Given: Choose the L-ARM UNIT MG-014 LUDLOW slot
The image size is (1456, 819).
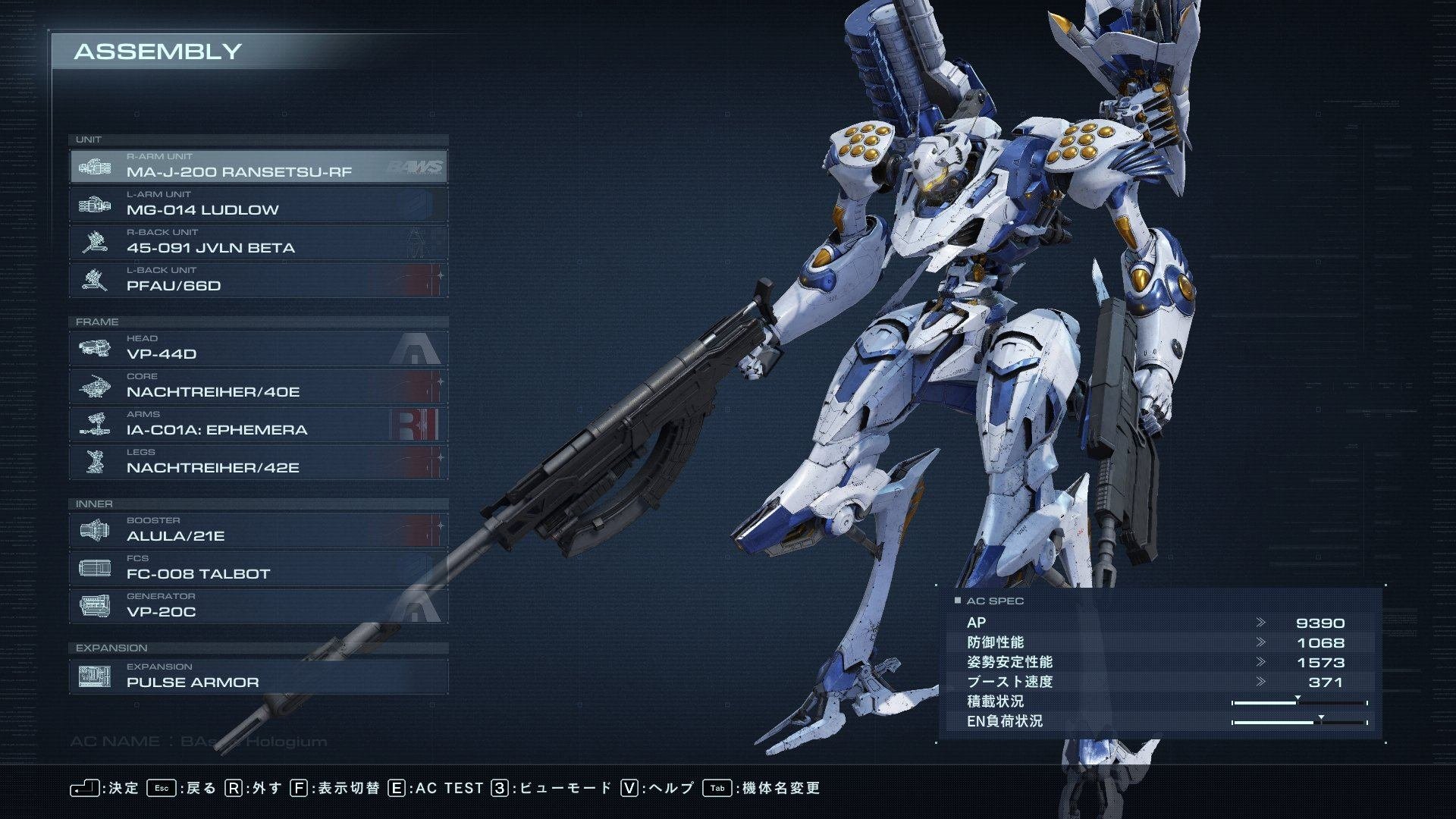Looking at the screenshot, I should pos(258,204).
